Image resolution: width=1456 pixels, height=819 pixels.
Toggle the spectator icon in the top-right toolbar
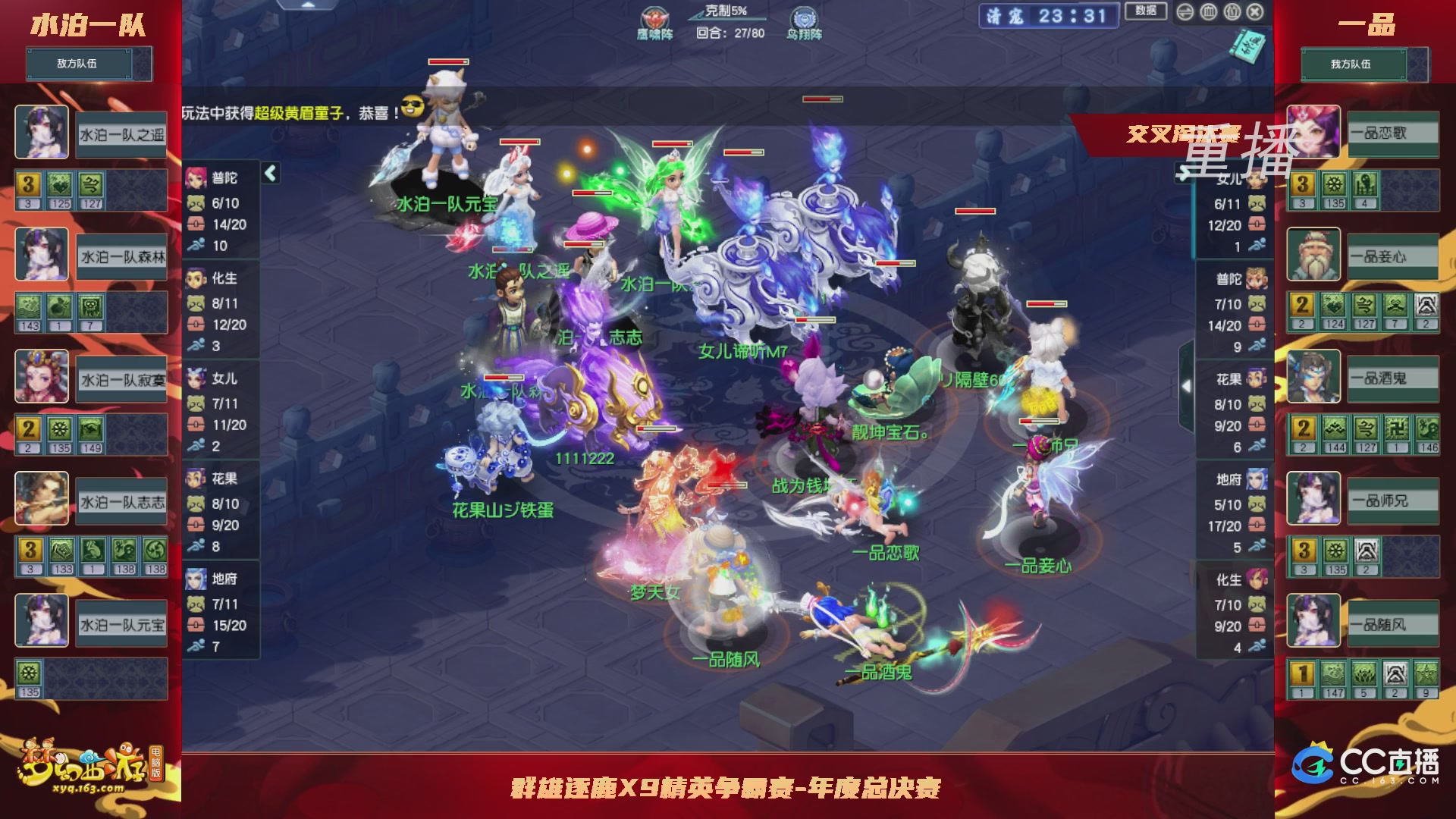tap(1232, 12)
